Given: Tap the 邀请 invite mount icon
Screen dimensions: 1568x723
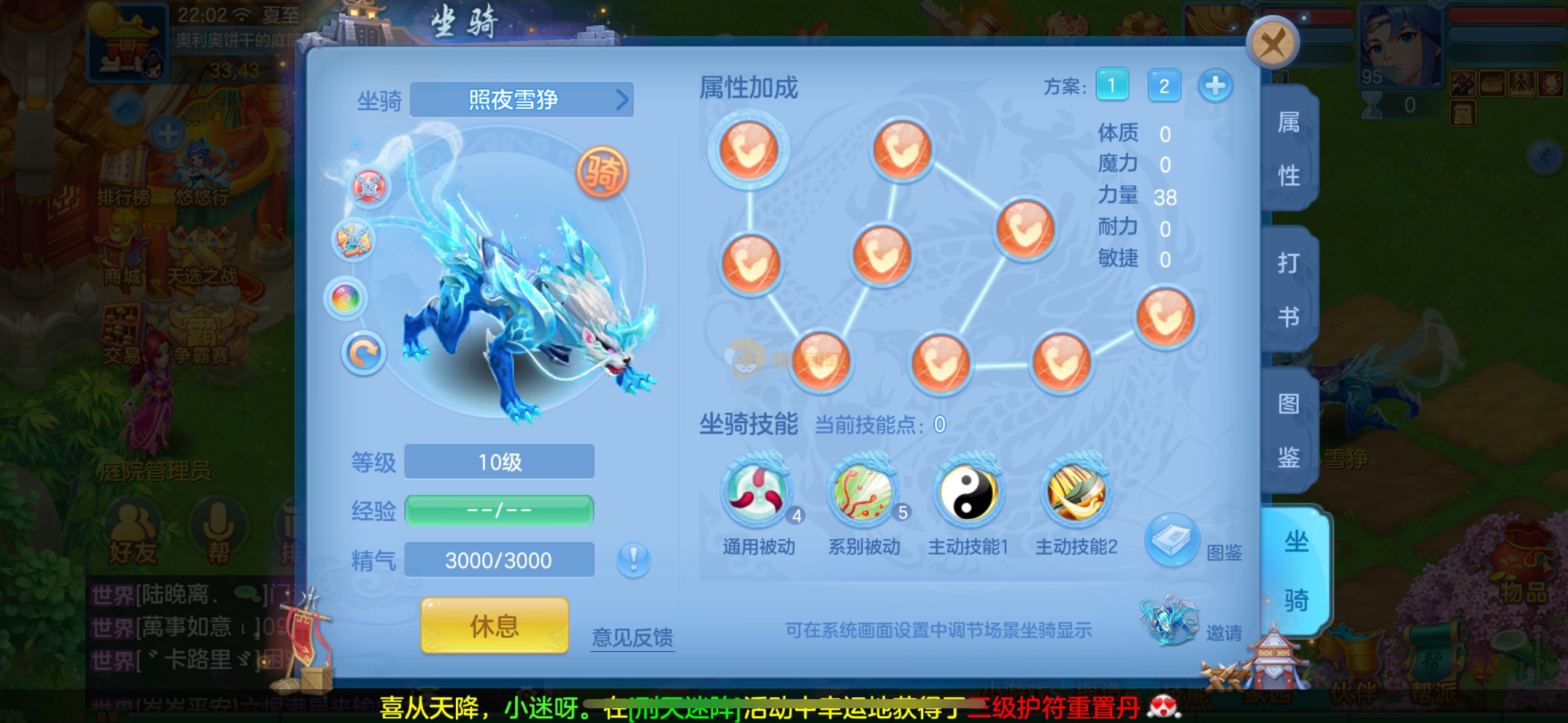Looking at the screenshot, I should click(x=1169, y=621).
